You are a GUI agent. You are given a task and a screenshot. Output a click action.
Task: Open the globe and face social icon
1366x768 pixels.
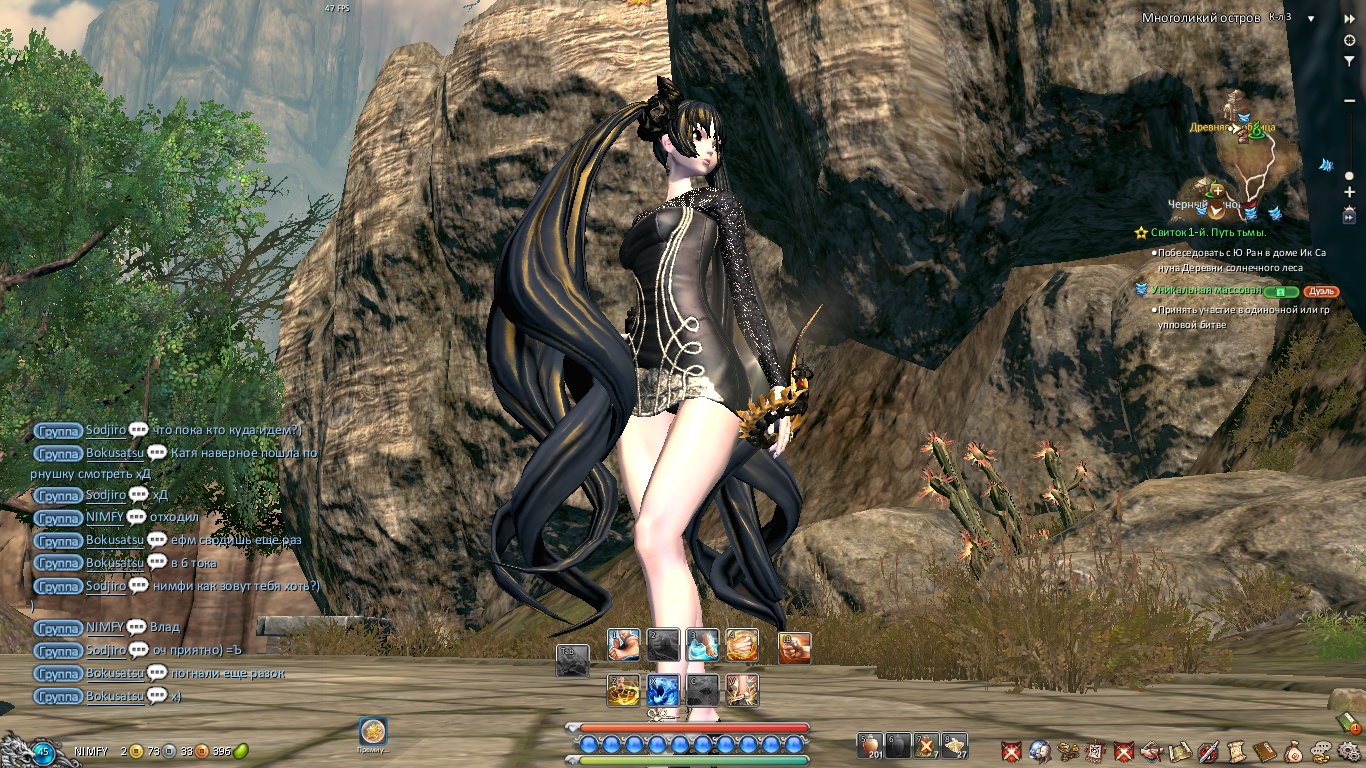tap(1039, 750)
